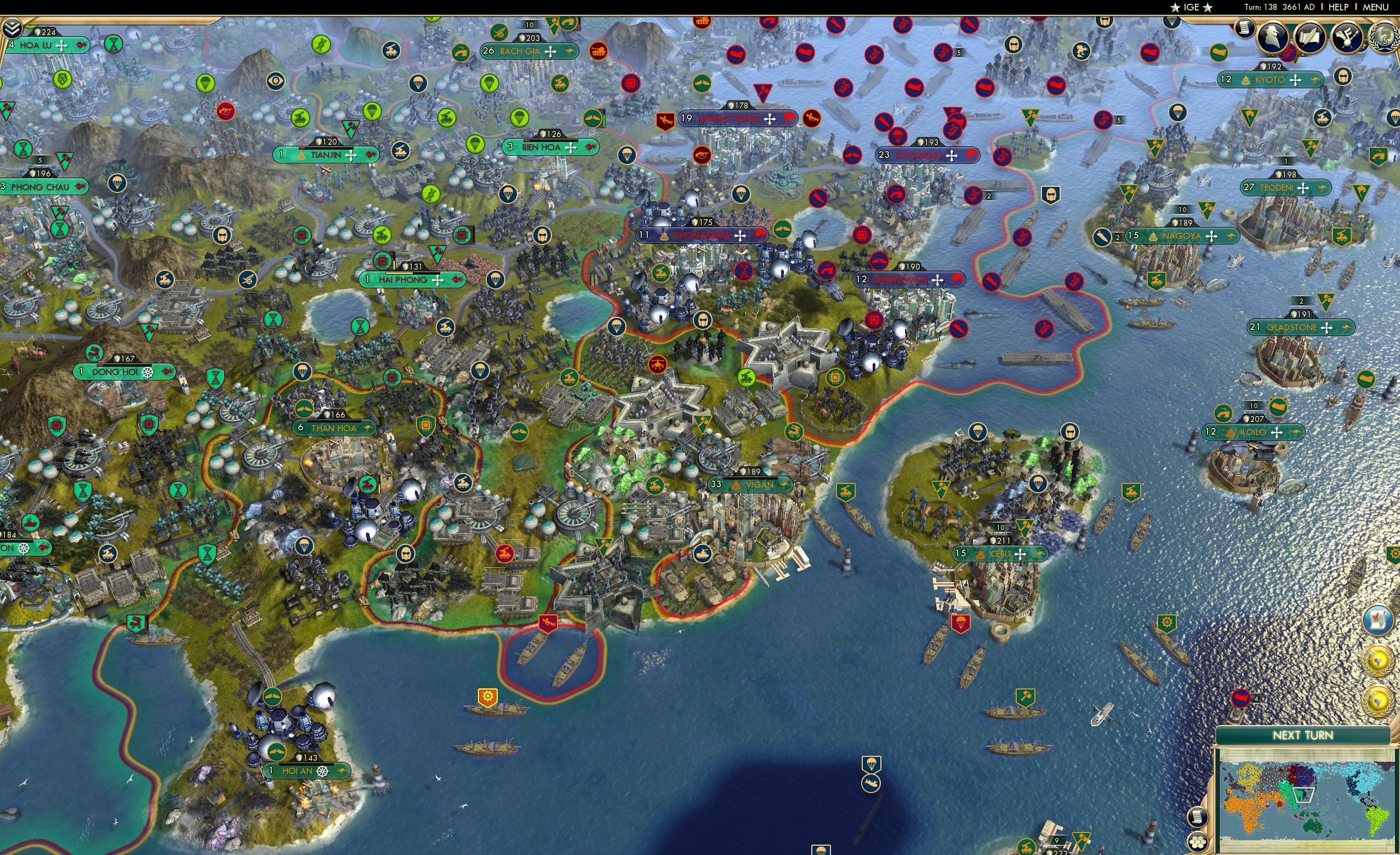Click the blue scroll diplomacy notification on right edge

pos(1378,620)
